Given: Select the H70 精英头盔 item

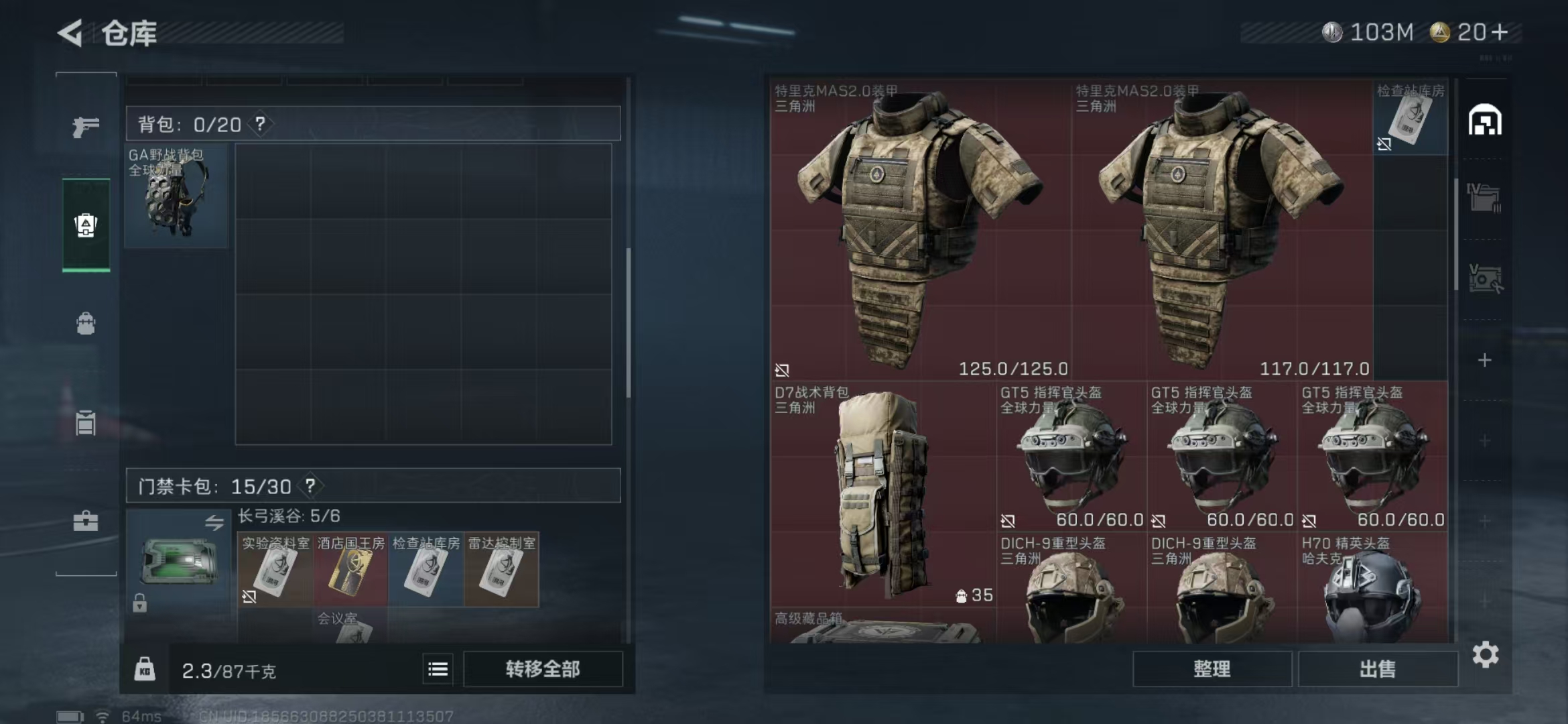Looking at the screenshot, I should click(1372, 590).
